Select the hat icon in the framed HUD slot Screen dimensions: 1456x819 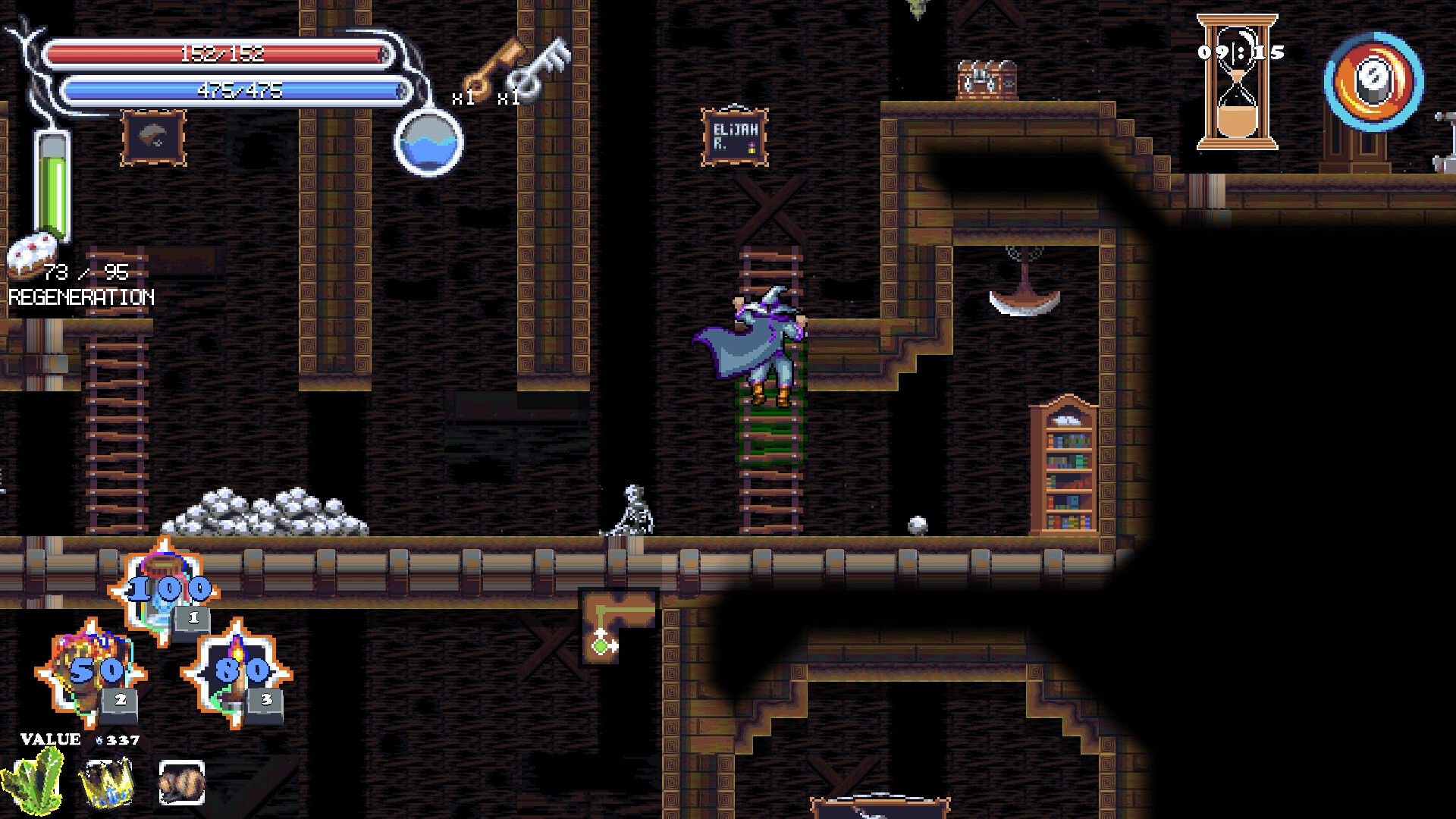(x=154, y=138)
